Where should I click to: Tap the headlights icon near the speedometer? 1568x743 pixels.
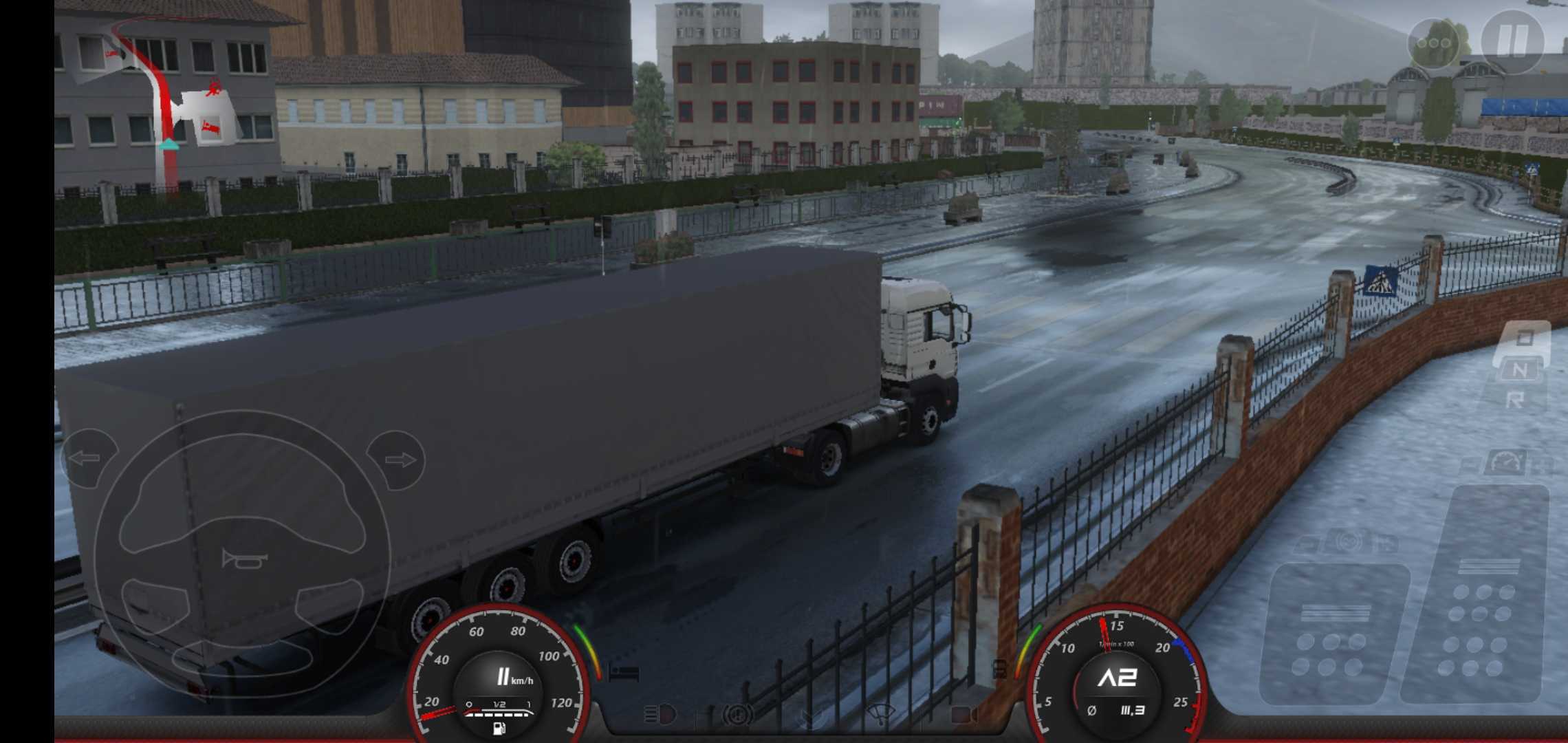click(660, 713)
